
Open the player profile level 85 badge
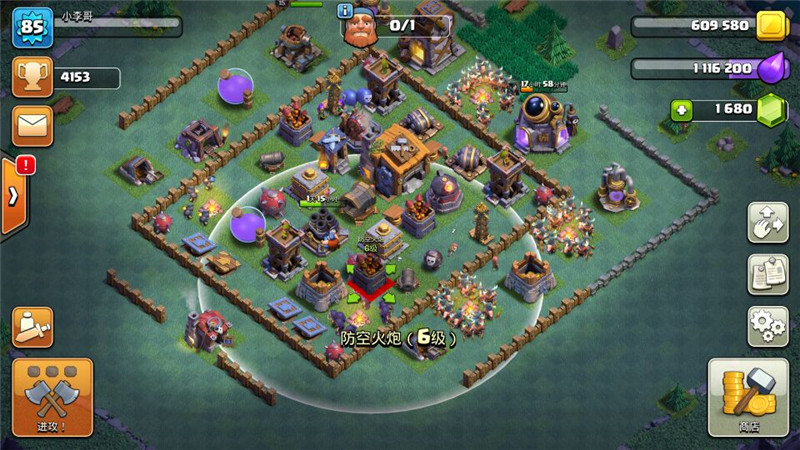30,29
